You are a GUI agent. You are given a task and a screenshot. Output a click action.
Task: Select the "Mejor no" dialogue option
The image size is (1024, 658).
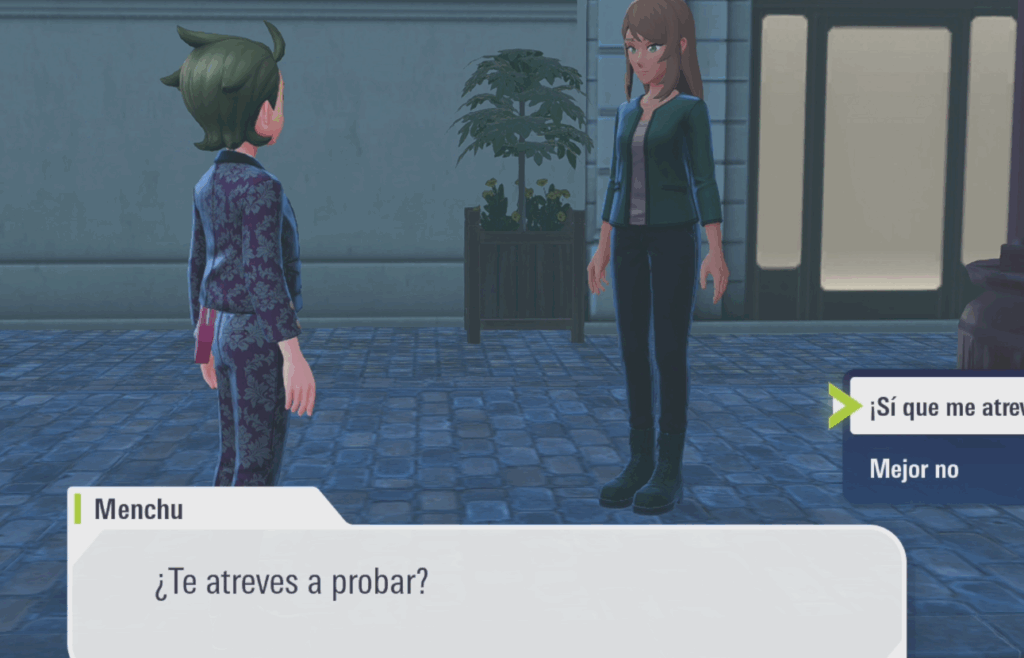pos(915,468)
